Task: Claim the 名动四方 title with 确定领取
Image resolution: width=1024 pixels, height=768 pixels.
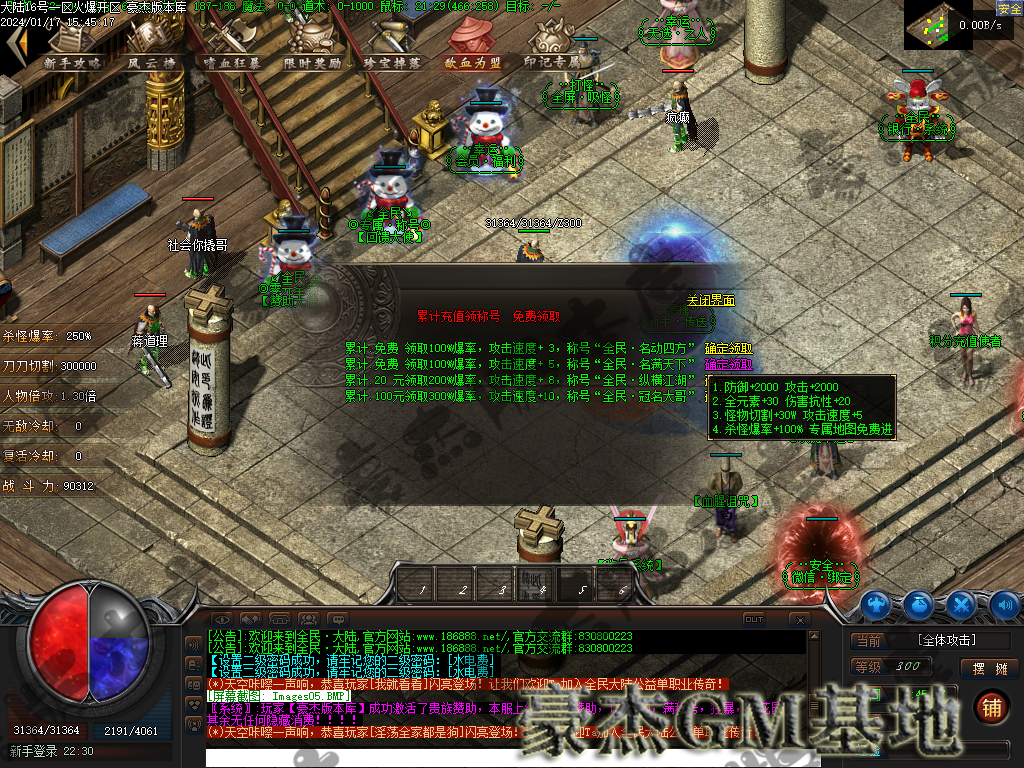Action: [x=729, y=349]
